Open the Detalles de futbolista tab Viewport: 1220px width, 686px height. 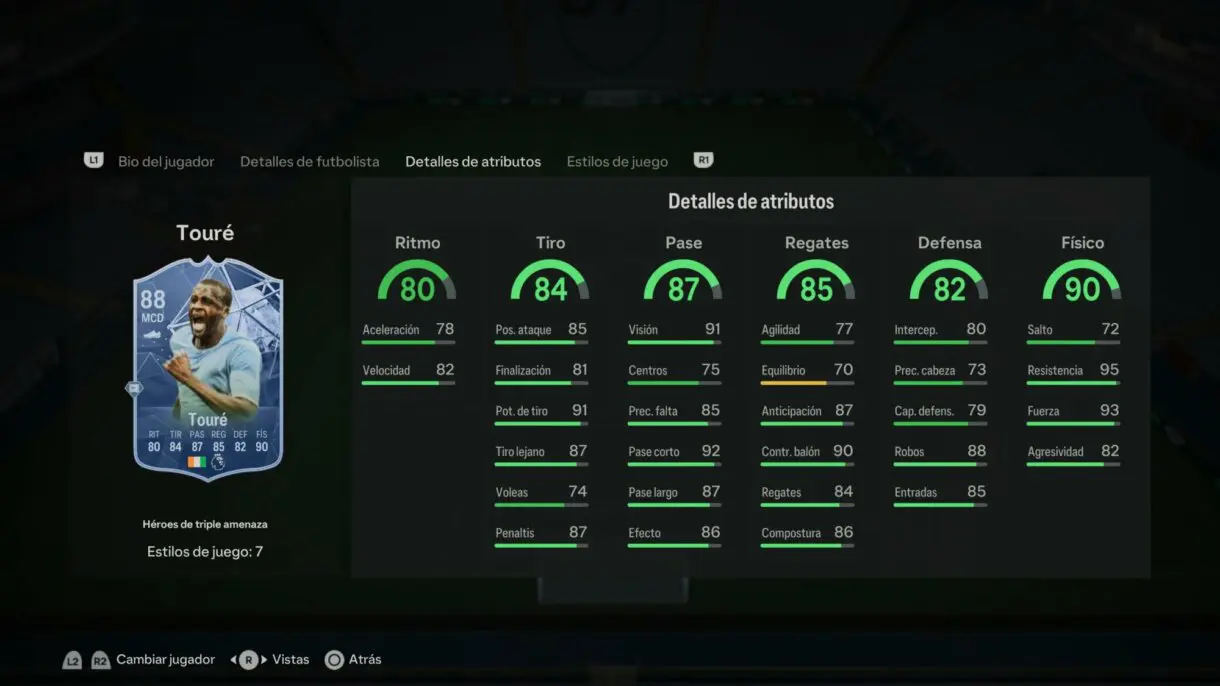[x=309, y=161]
